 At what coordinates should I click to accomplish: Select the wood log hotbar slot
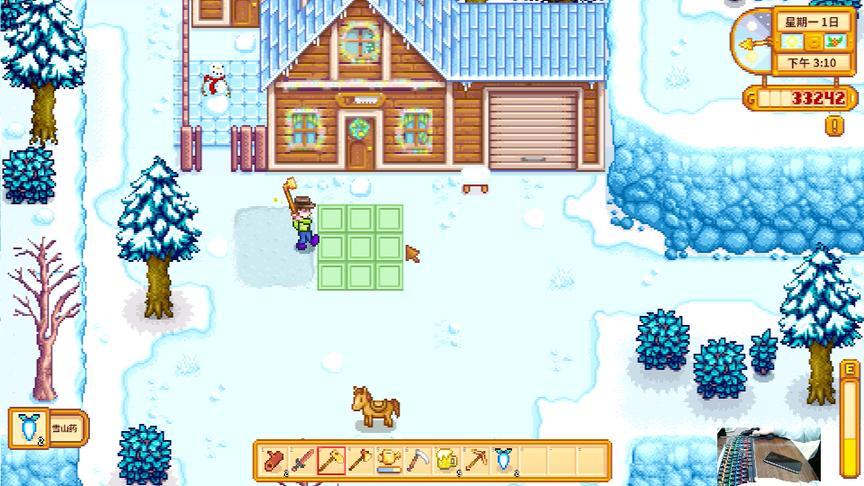tap(274, 461)
